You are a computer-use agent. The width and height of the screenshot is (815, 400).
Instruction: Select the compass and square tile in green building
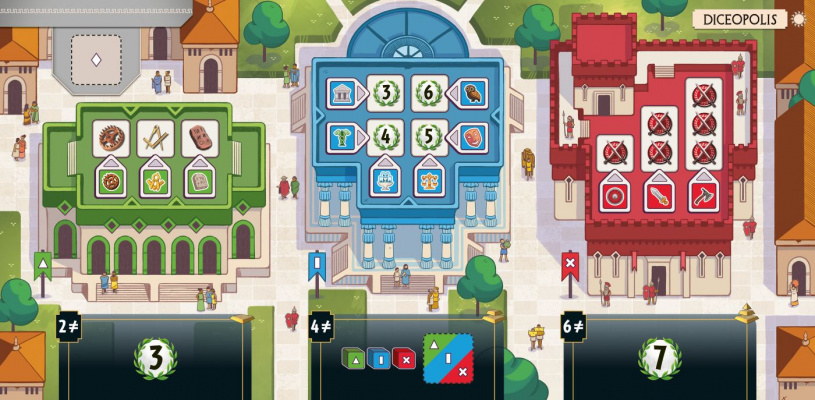[154, 138]
